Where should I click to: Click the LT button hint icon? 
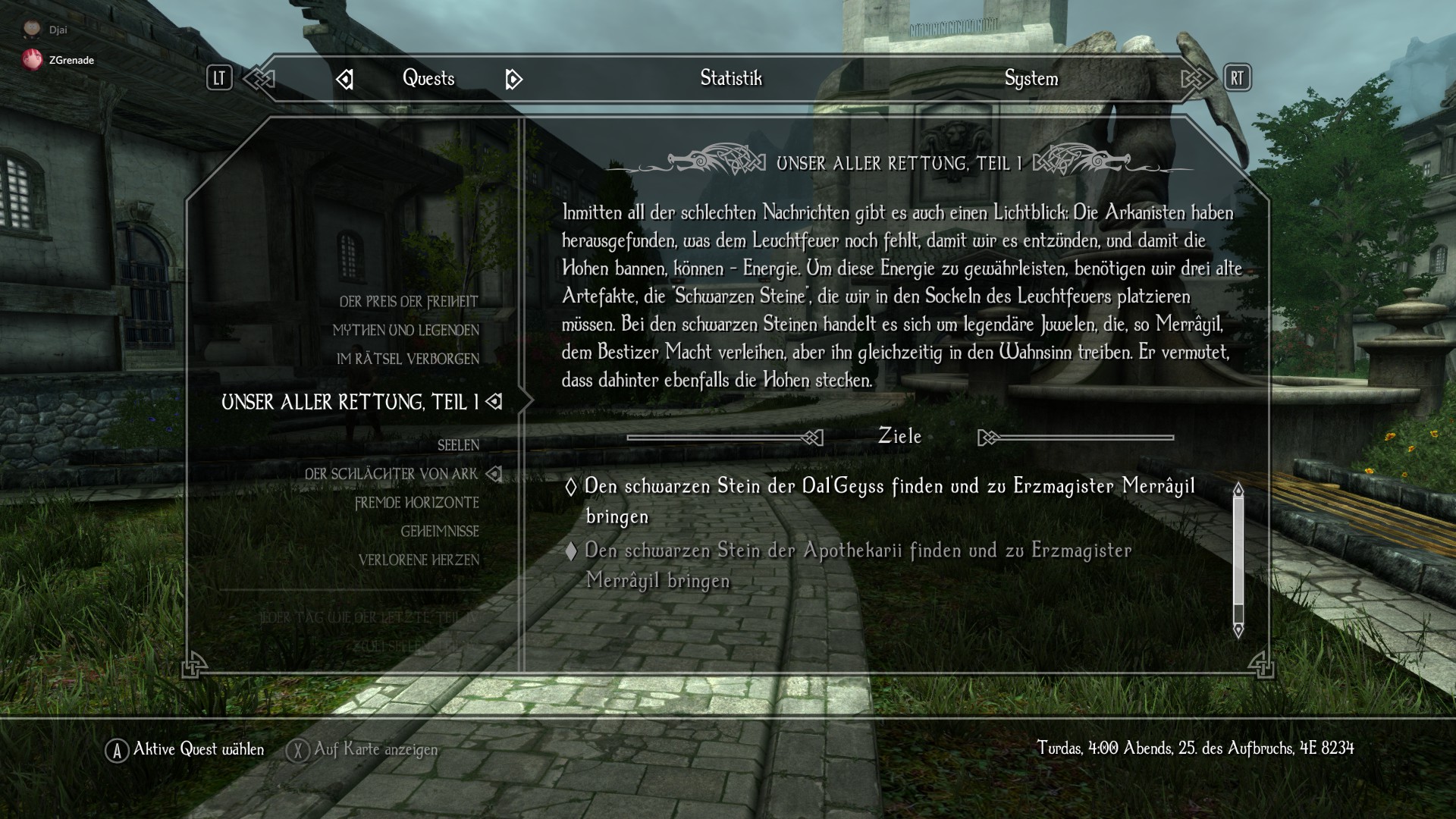click(x=219, y=78)
